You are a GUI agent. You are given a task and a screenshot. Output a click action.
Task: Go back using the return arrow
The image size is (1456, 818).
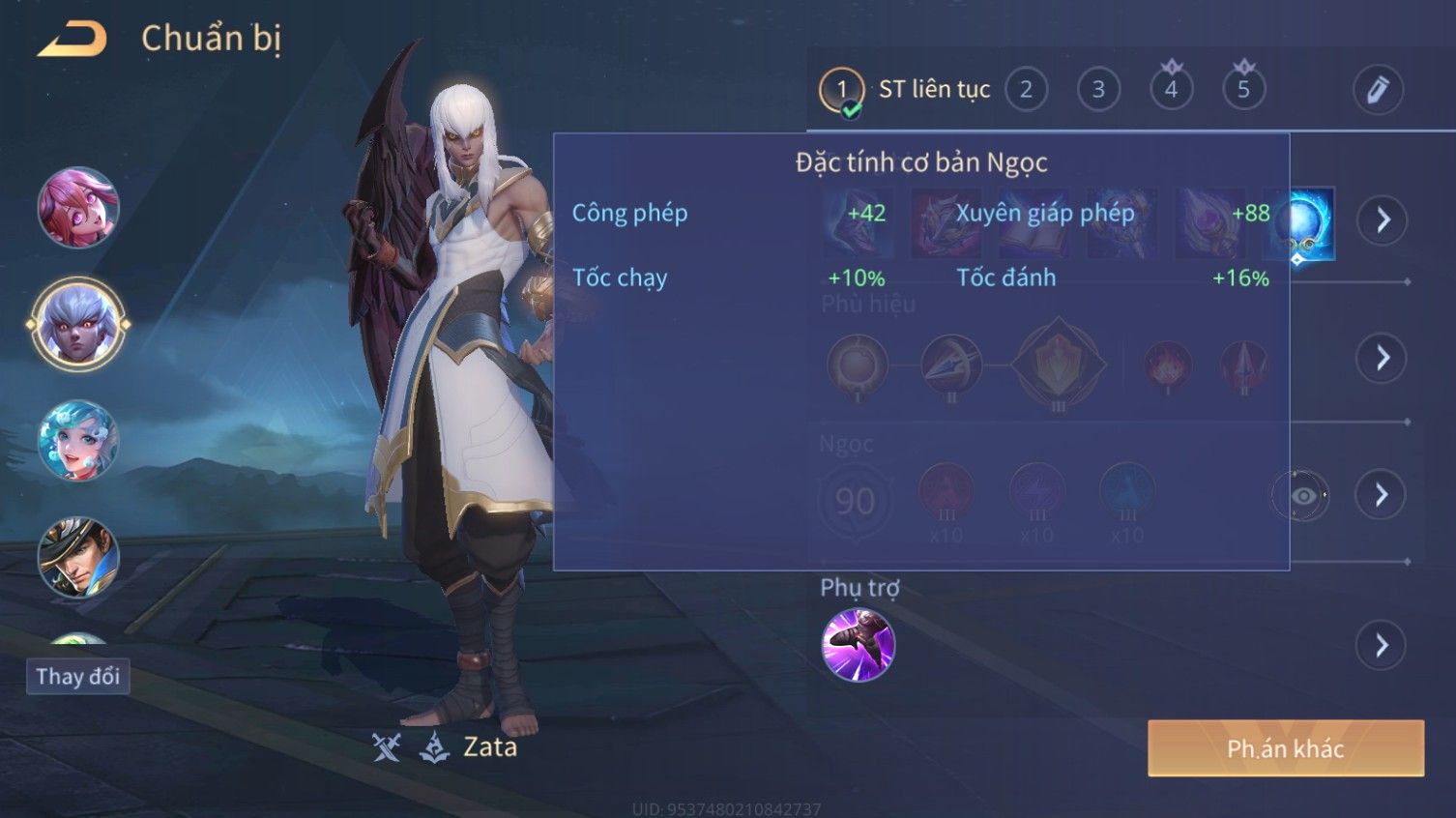(73, 40)
